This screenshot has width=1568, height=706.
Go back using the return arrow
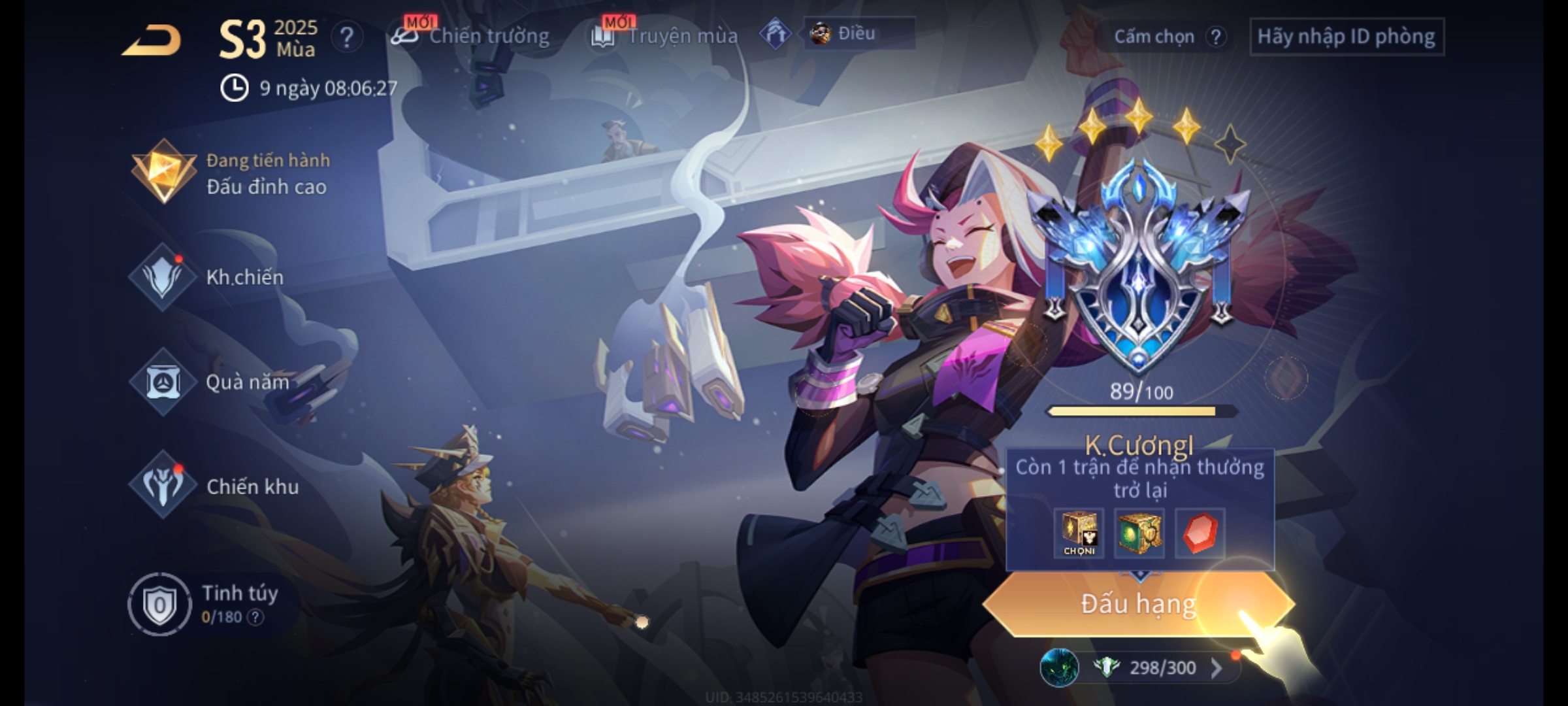pos(152,41)
